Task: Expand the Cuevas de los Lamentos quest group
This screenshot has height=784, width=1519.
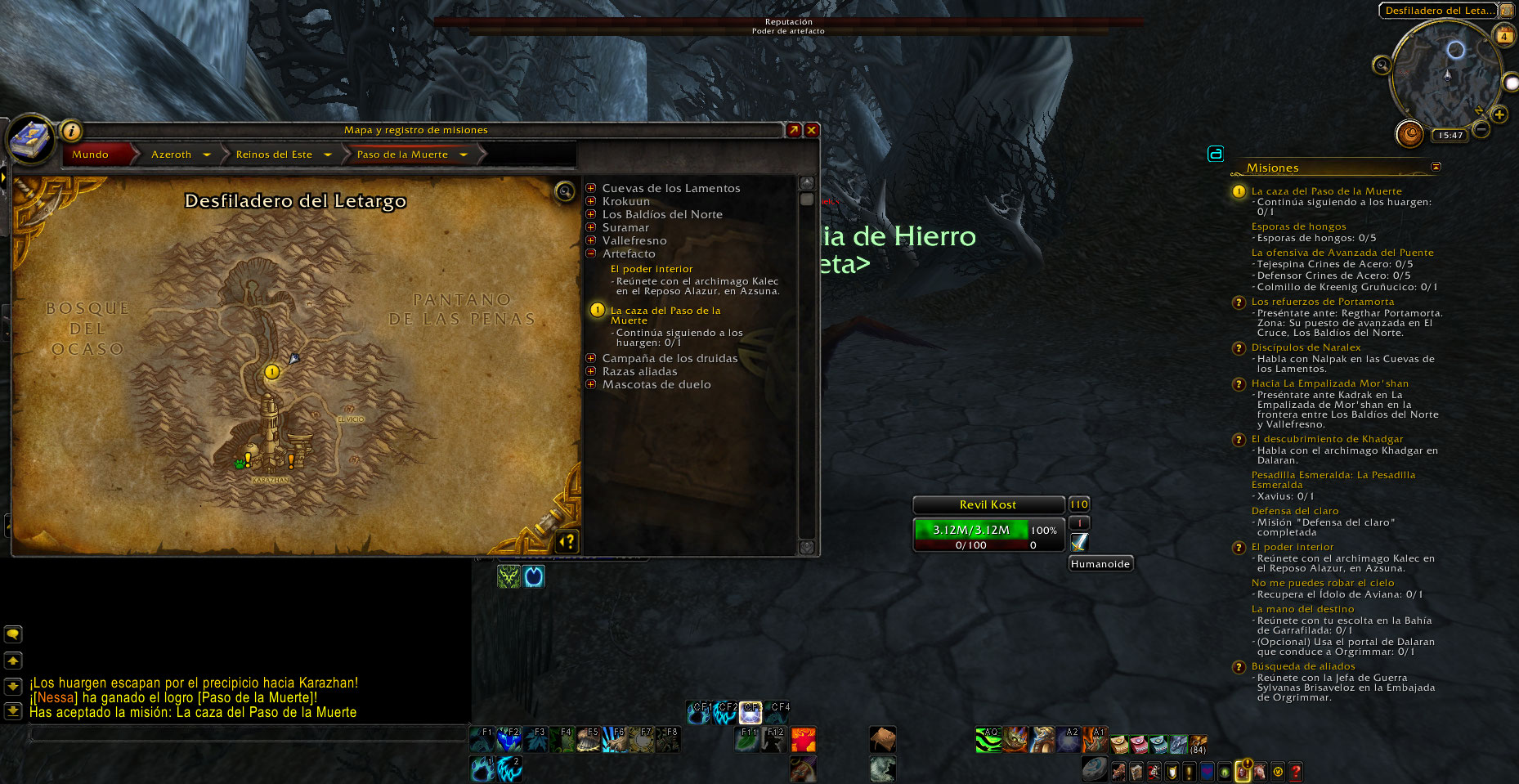Action: coord(591,189)
